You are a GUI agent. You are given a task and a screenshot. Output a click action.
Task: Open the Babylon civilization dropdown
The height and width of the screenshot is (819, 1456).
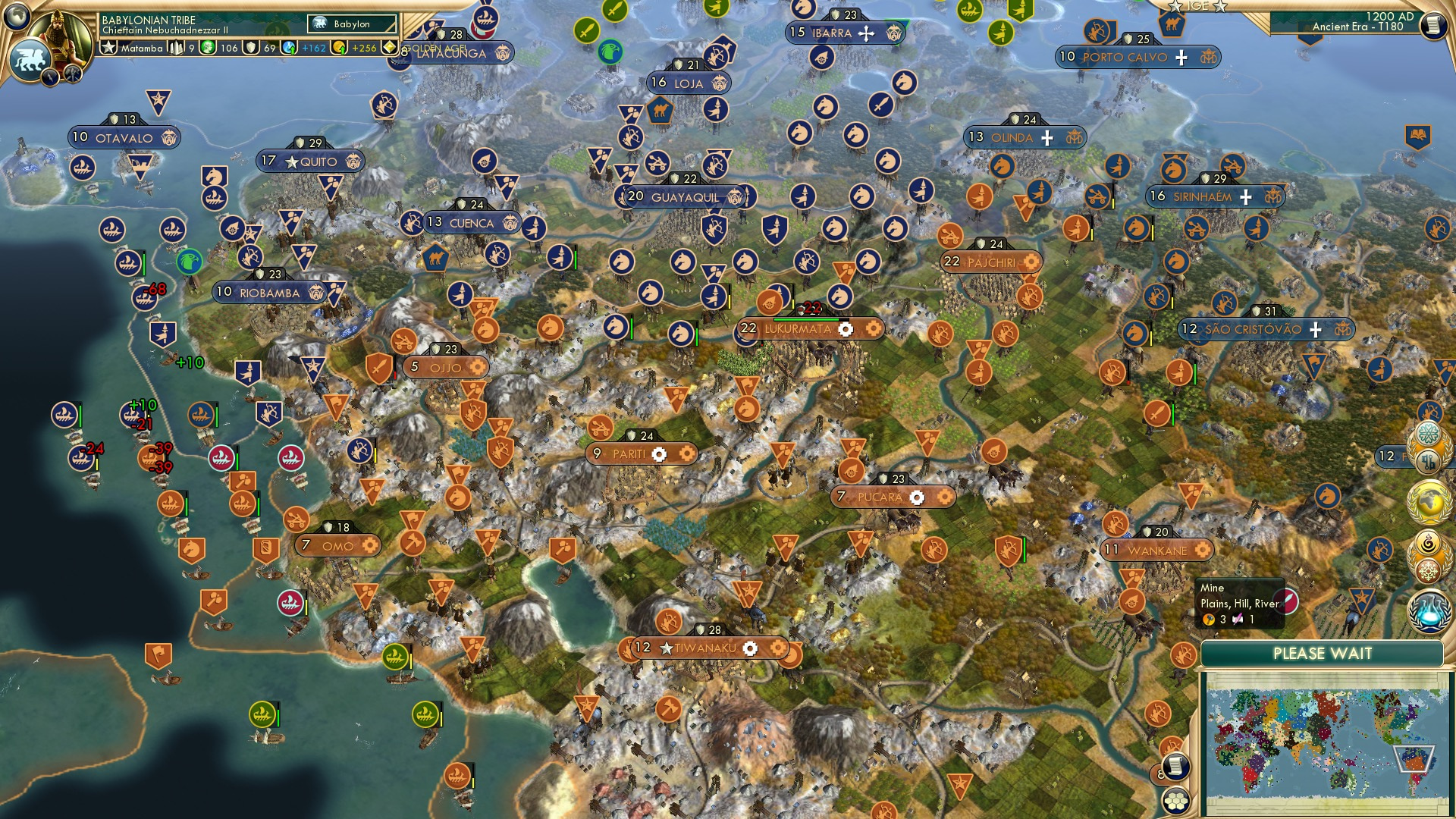[350, 24]
